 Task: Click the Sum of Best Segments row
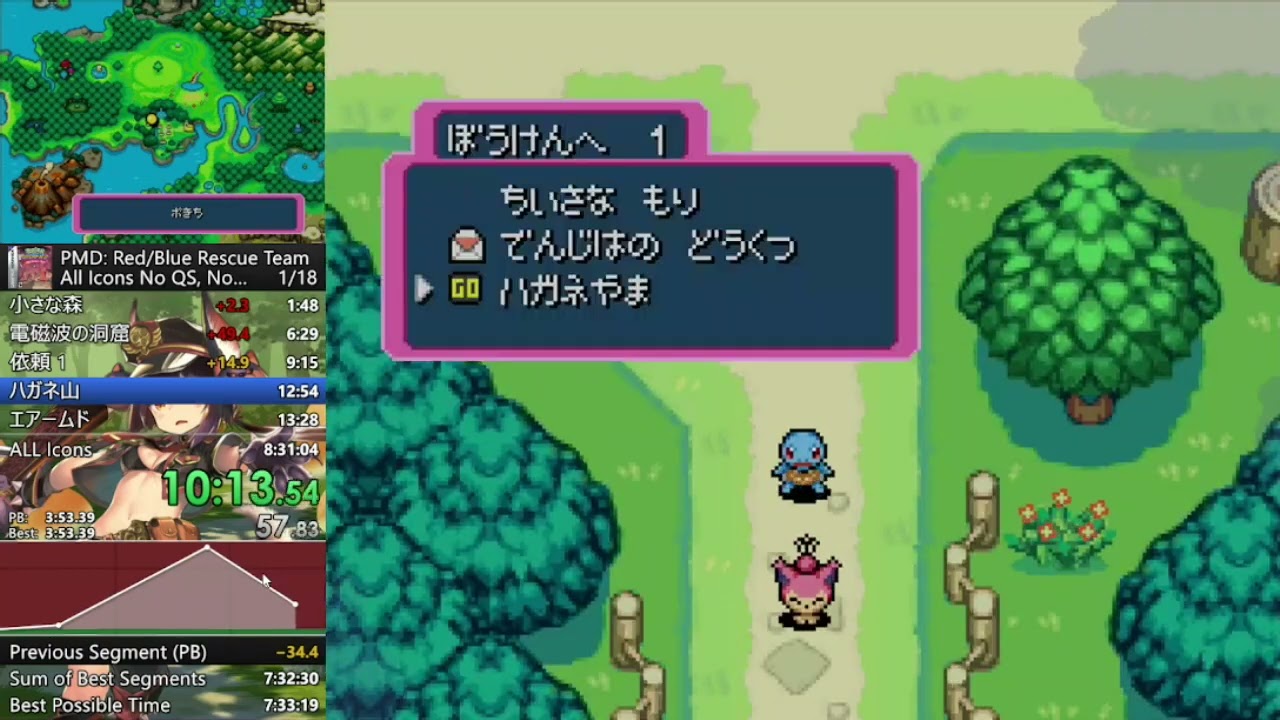point(162,678)
